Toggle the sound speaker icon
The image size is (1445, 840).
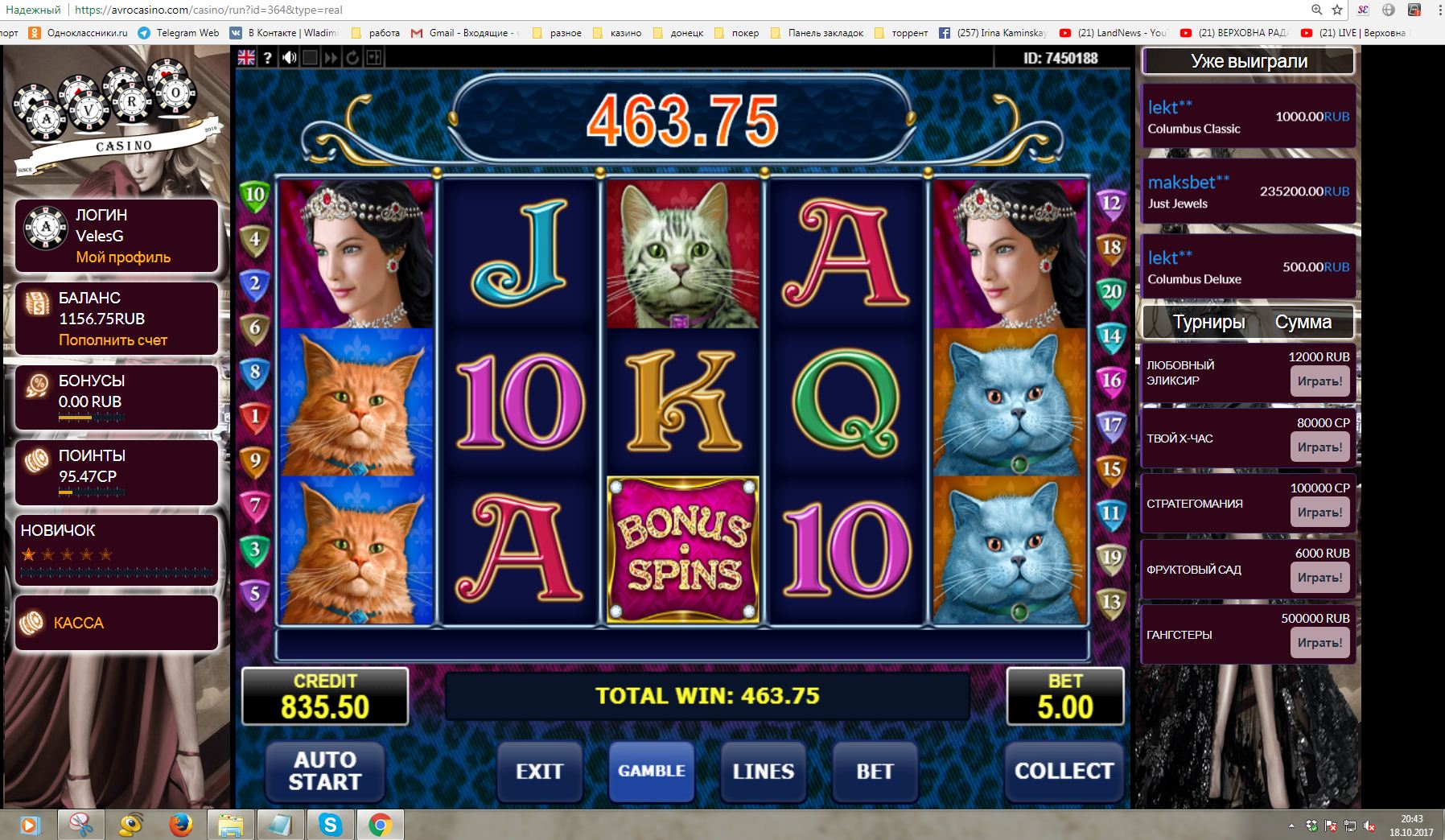tap(290, 57)
